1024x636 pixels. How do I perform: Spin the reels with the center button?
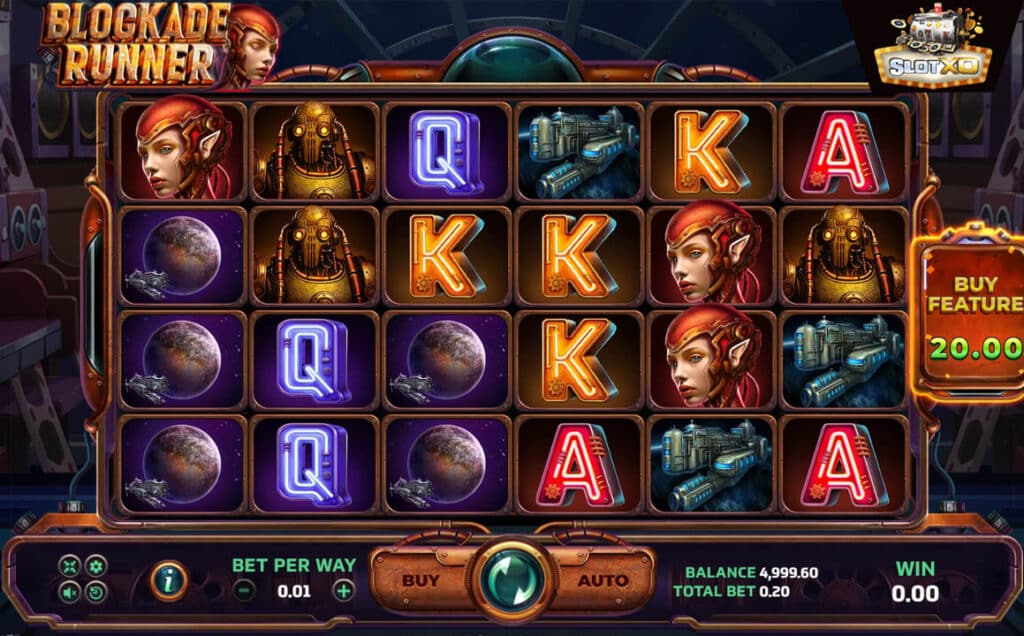(514, 579)
